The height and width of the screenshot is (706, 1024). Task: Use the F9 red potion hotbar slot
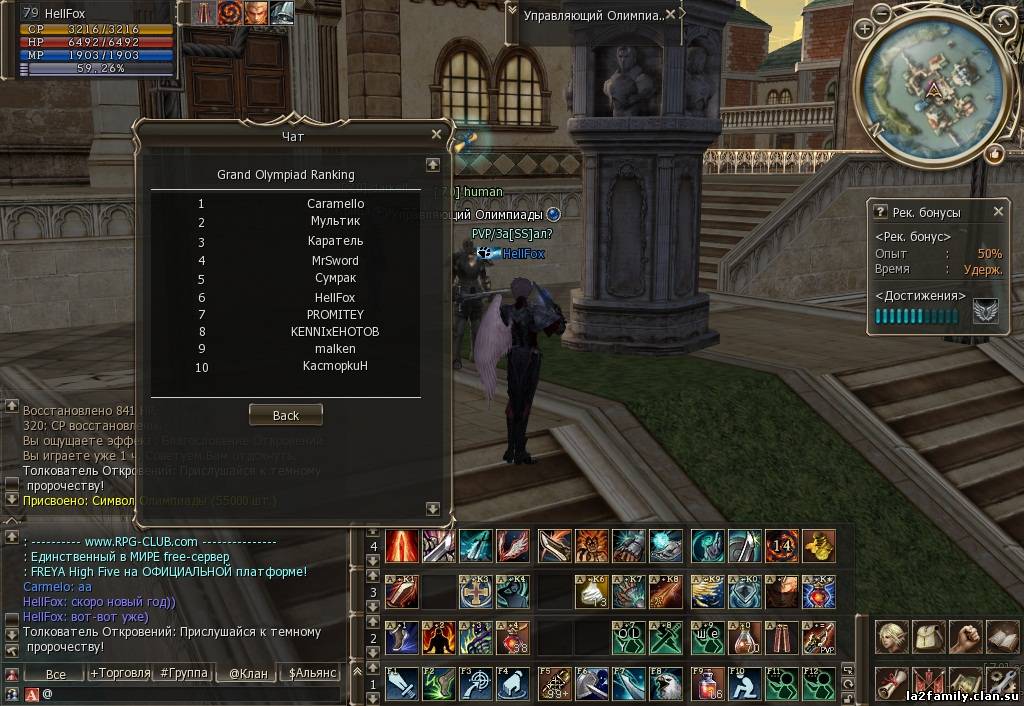(x=708, y=684)
